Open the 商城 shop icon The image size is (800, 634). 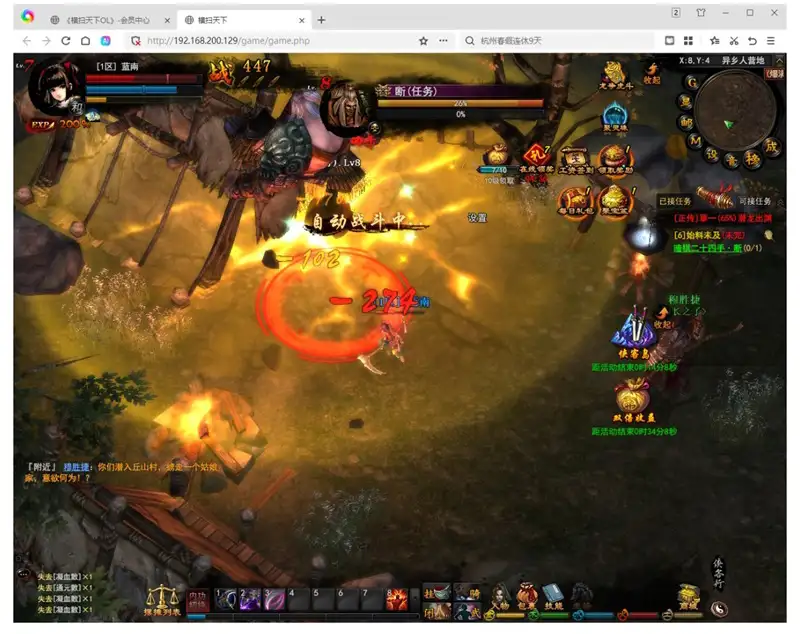coord(686,596)
